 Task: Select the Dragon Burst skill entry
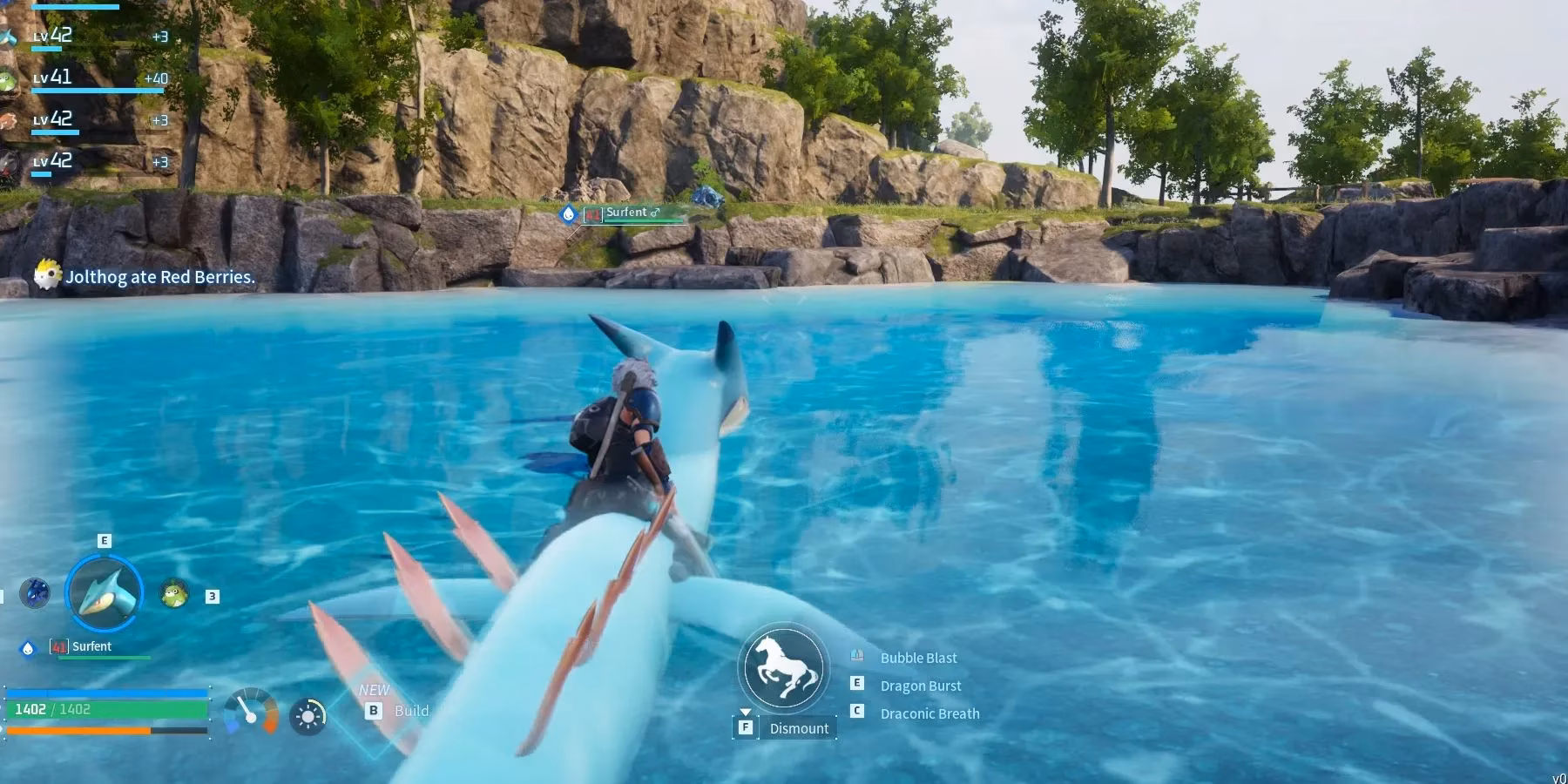[920, 686]
